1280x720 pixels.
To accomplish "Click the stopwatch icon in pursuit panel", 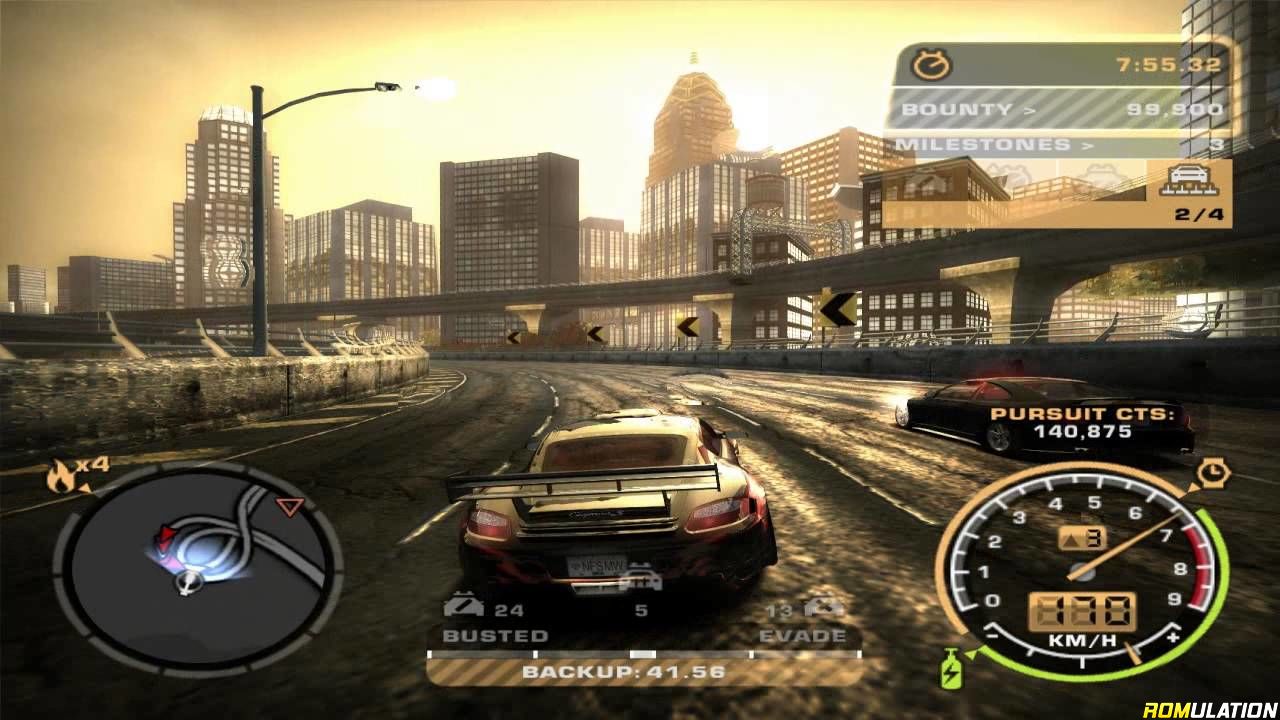I will pyautogui.click(x=933, y=66).
